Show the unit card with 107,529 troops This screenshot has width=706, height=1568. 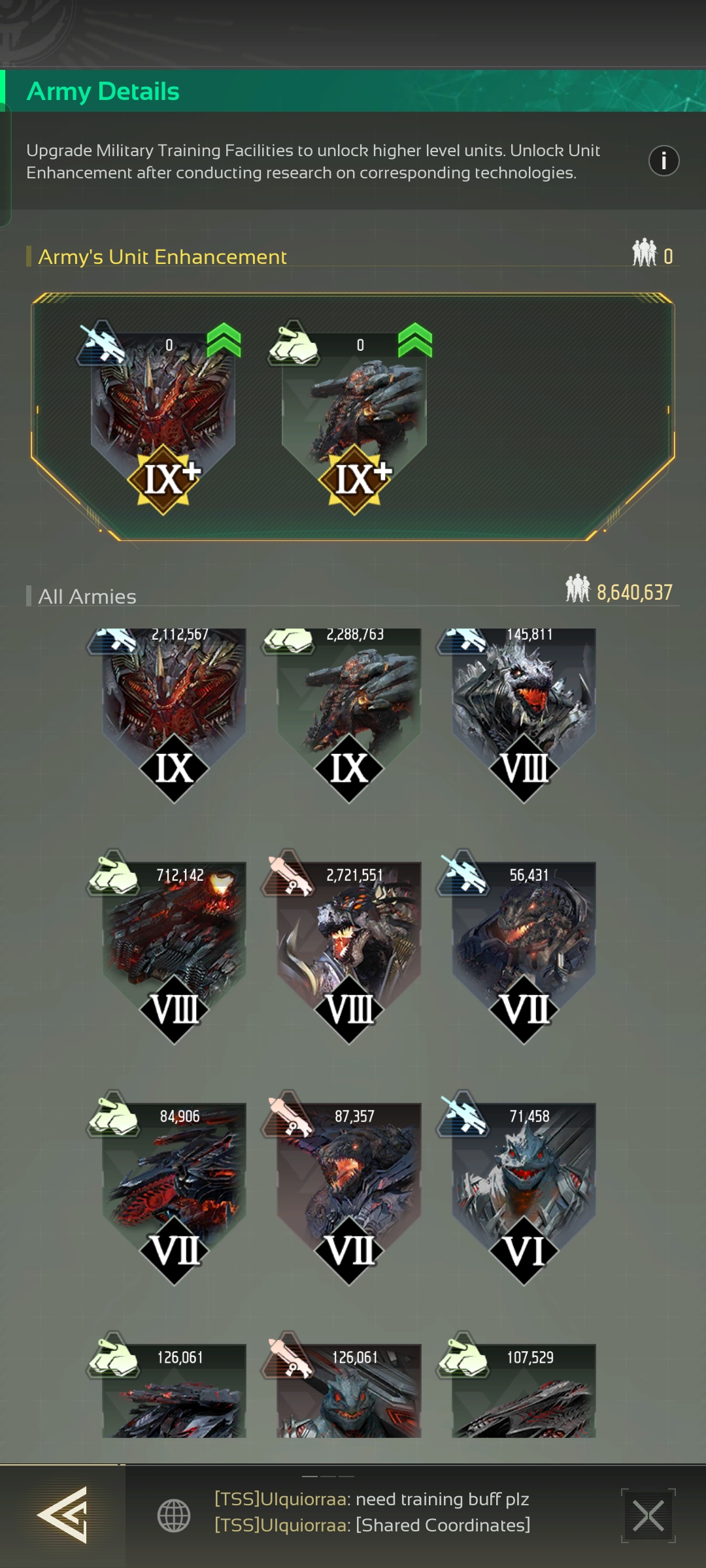pyautogui.click(x=524, y=1392)
